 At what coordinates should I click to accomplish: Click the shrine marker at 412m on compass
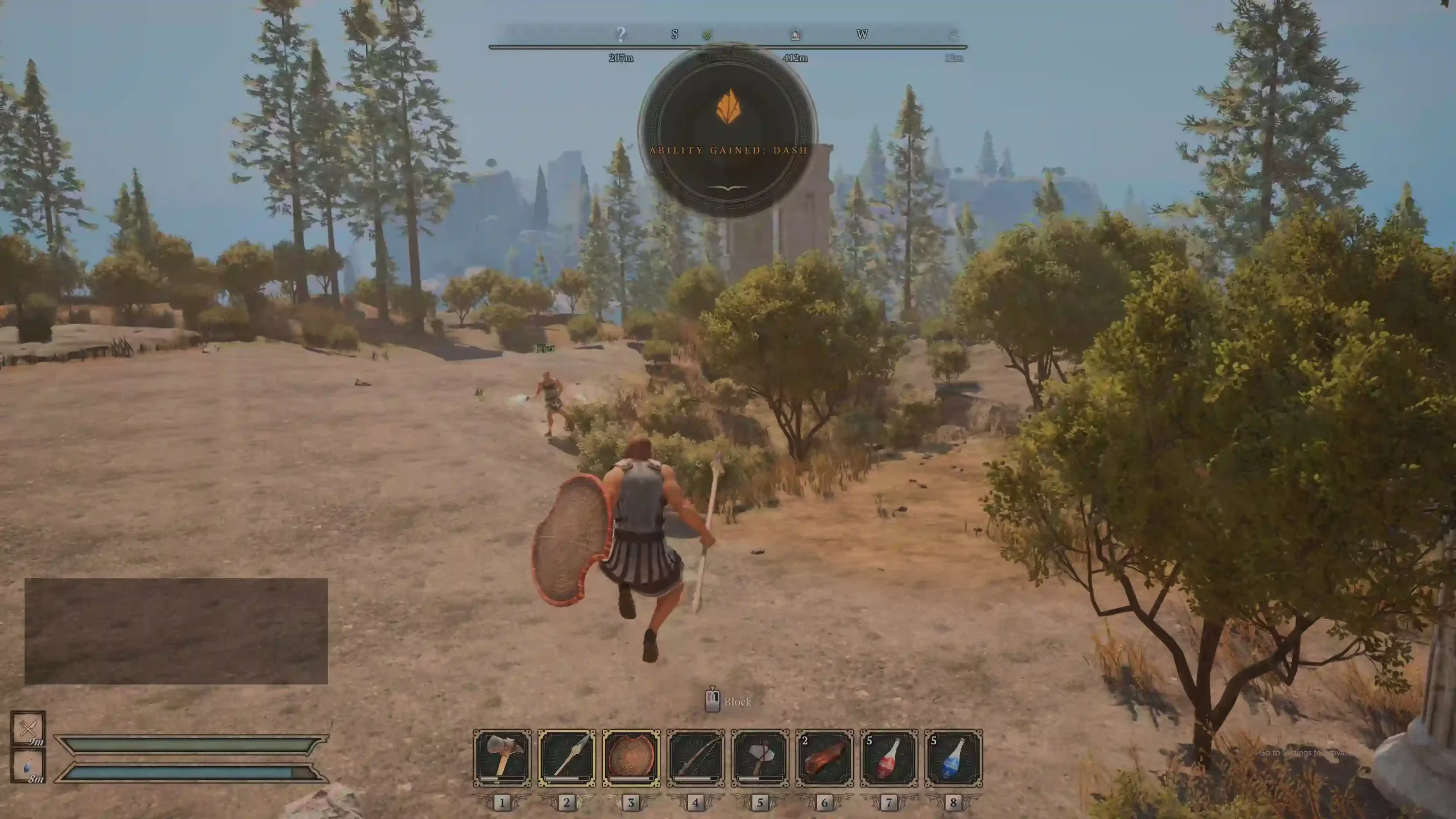(795, 35)
